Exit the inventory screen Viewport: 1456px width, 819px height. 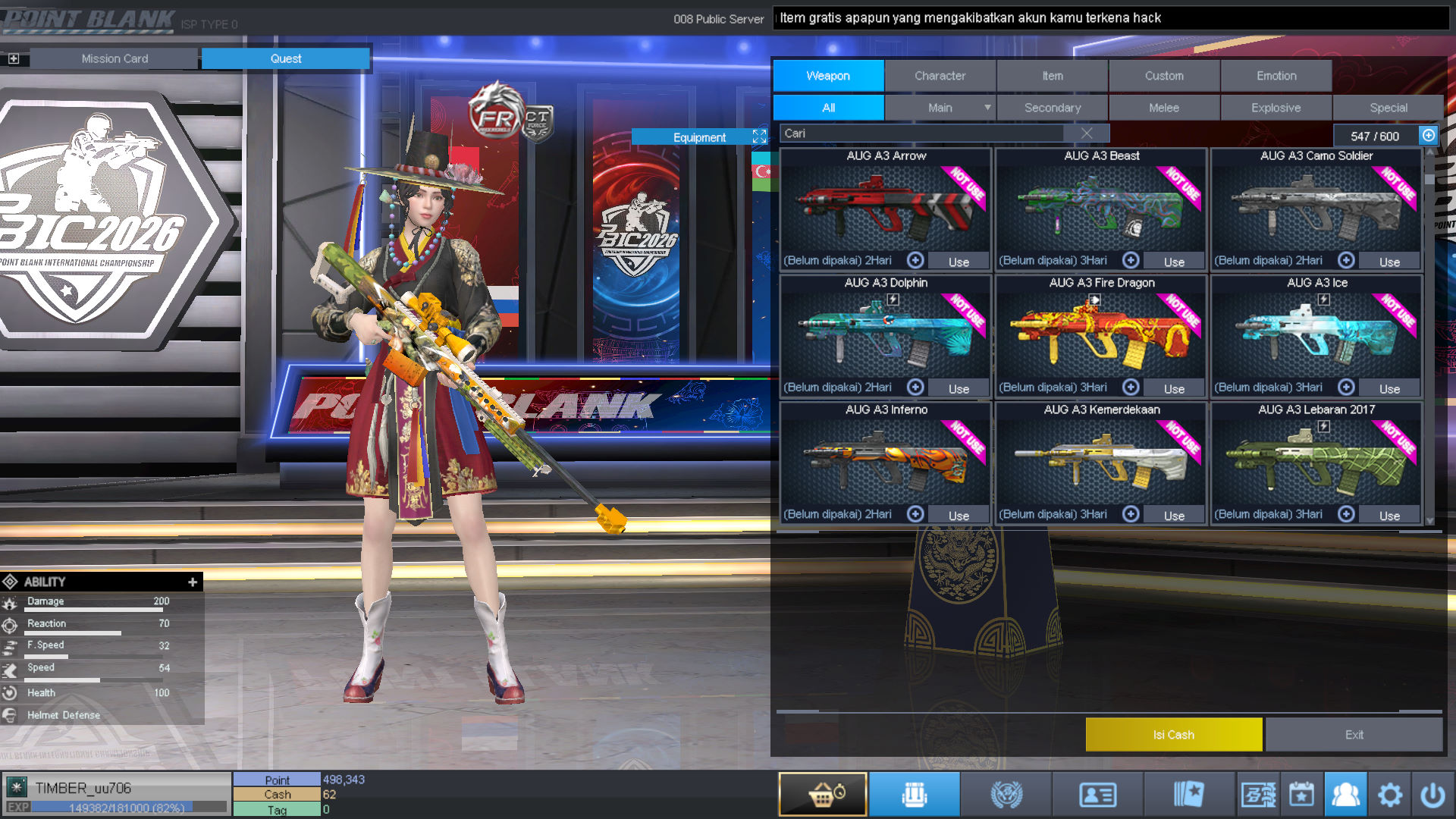click(x=1354, y=735)
